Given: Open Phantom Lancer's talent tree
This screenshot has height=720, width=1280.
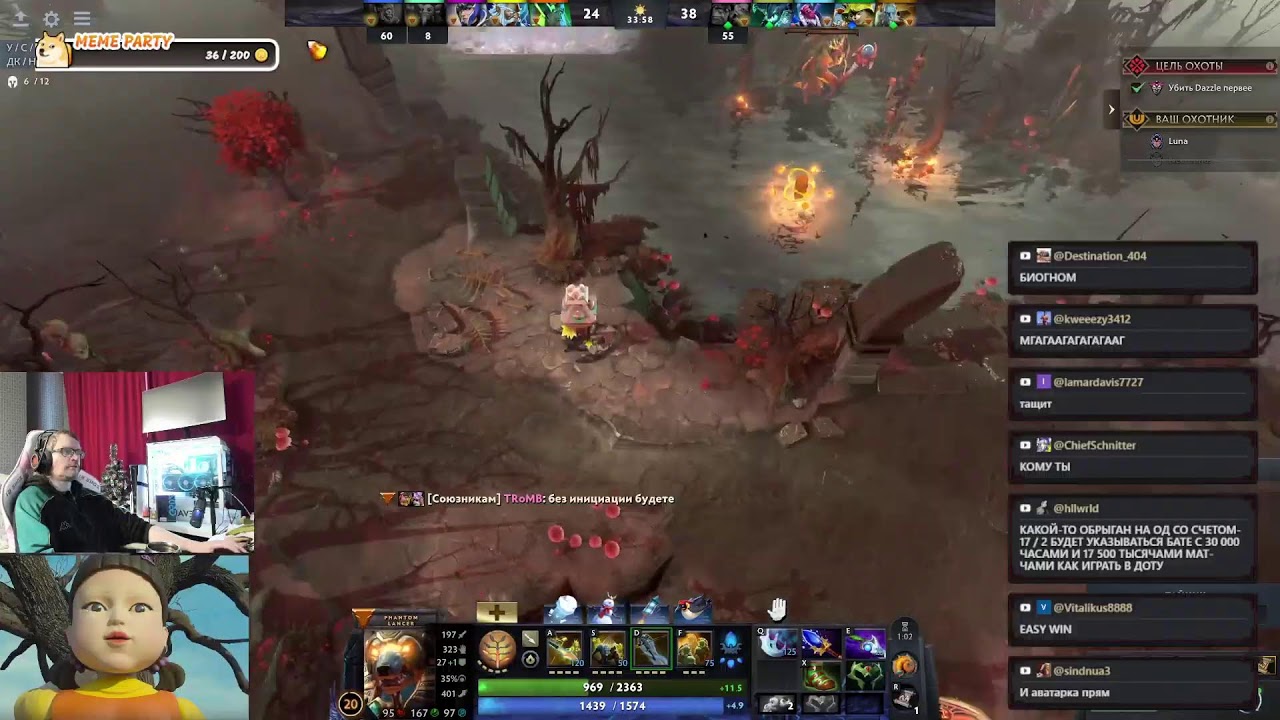Looking at the screenshot, I should coord(496,650).
